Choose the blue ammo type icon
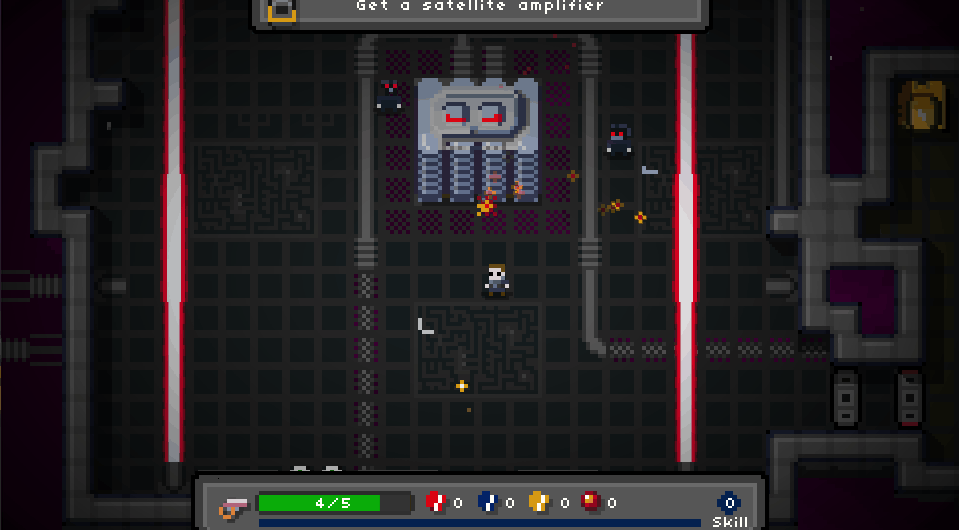Screen dimensions: 959x530 click(x=487, y=502)
